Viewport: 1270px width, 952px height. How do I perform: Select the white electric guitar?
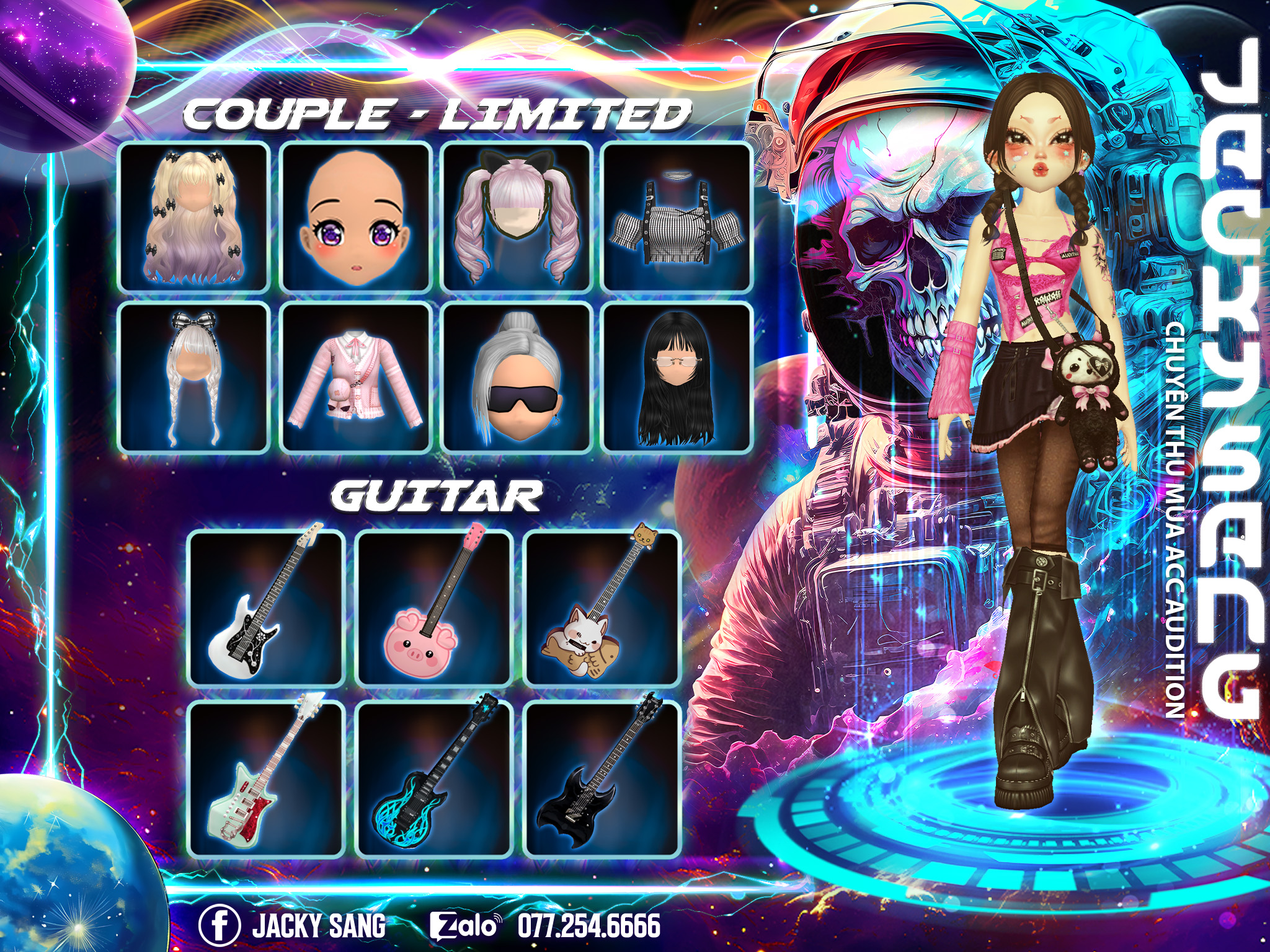pos(266,608)
